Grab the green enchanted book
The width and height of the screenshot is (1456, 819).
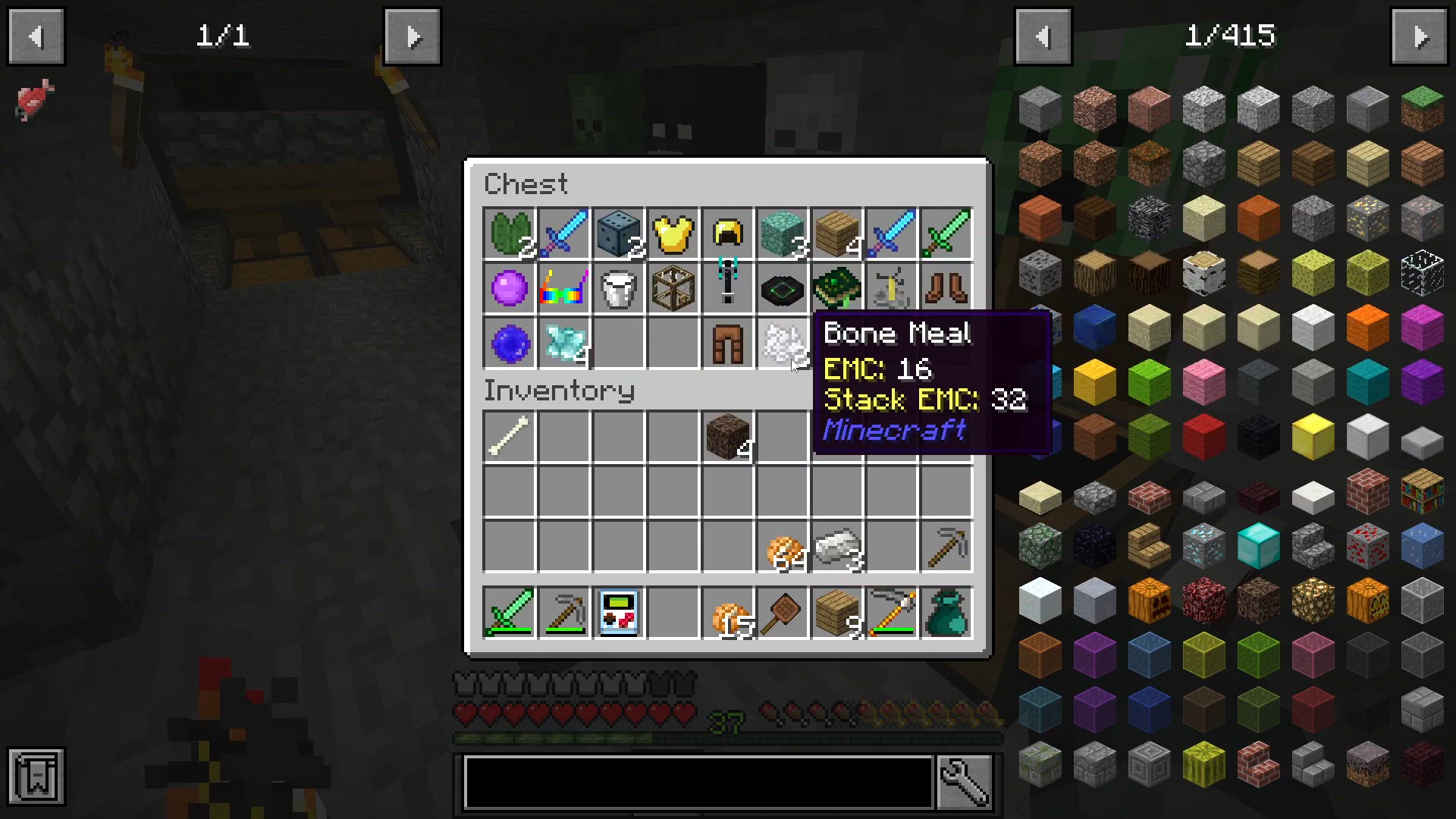point(836,288)
